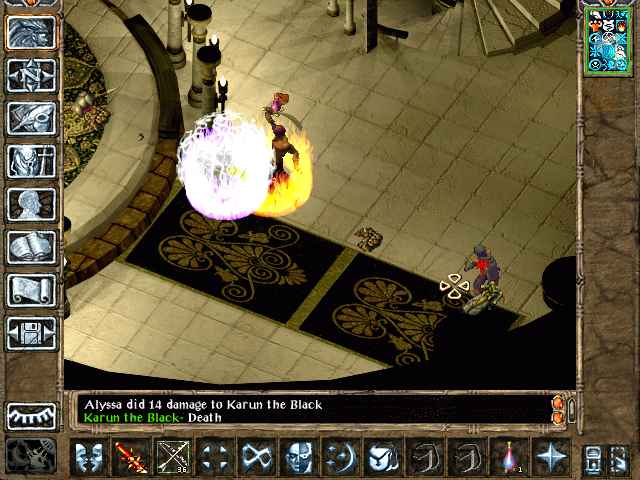This screenshot has width=640, height=480.
Task: Click the face mask ability icon
Action: coord(297,457)
